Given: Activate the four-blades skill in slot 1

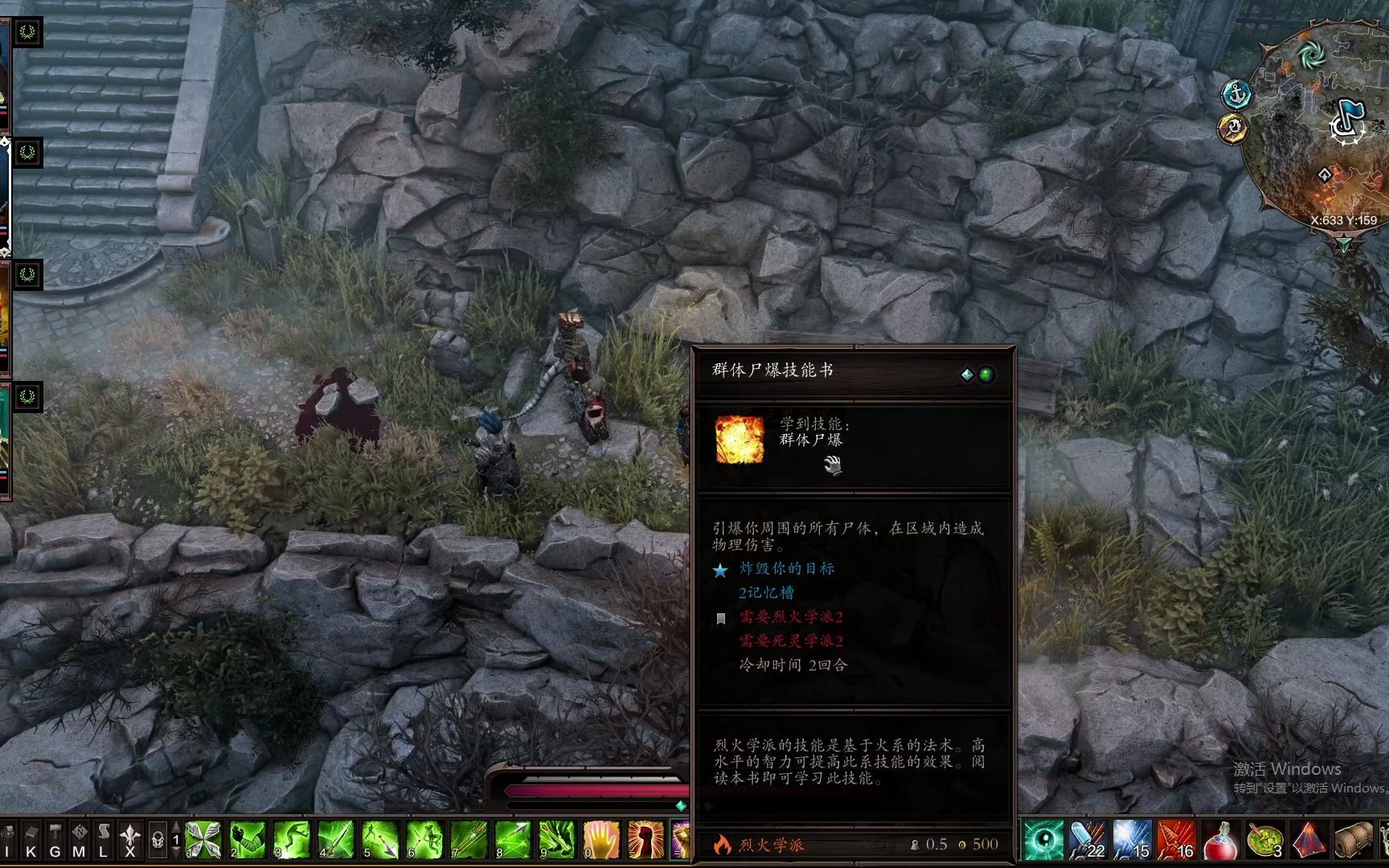Looking at the screenshot, I should click(x=203, y=840).
